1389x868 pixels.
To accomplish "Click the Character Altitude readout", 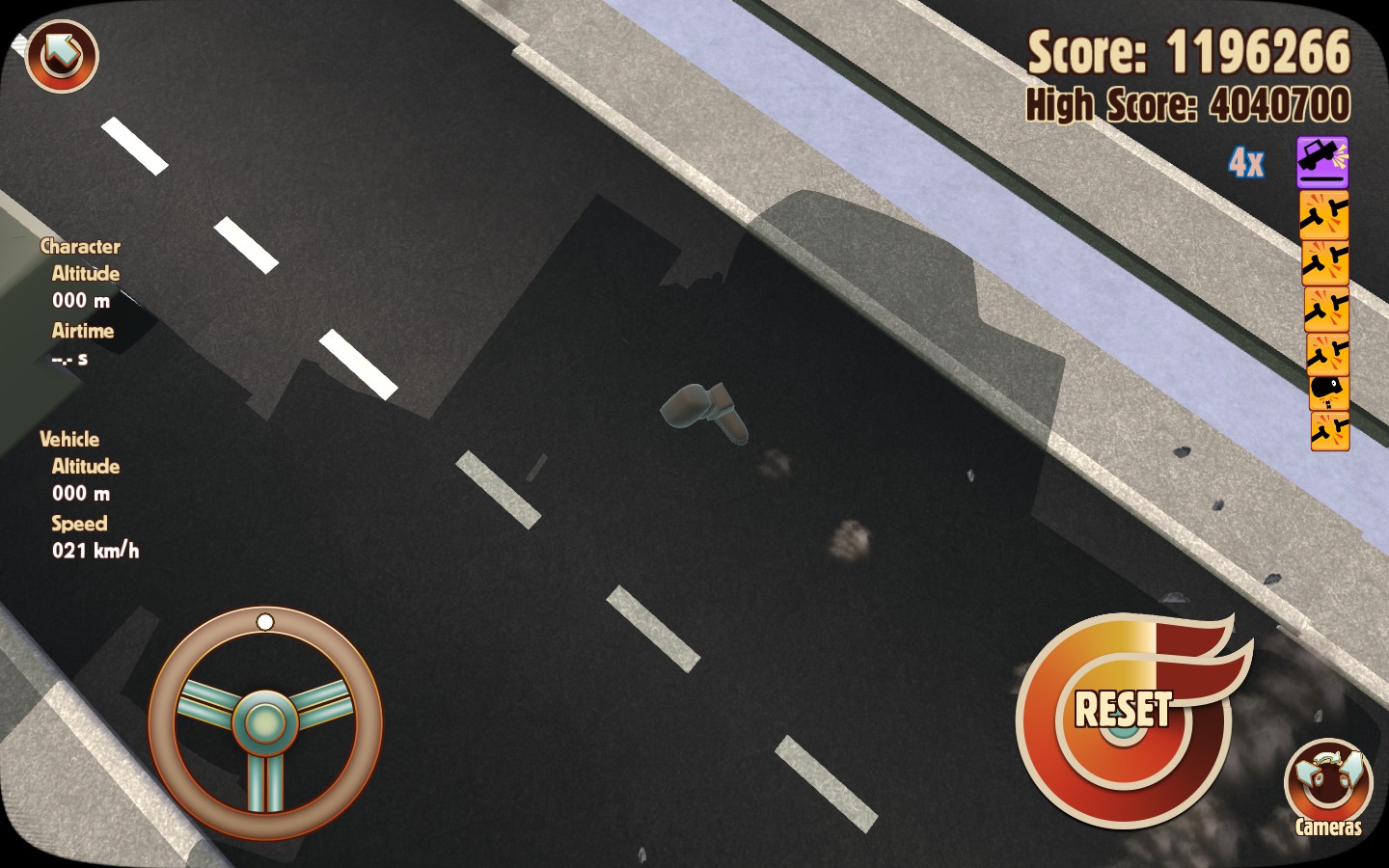I will coord(81,301).
